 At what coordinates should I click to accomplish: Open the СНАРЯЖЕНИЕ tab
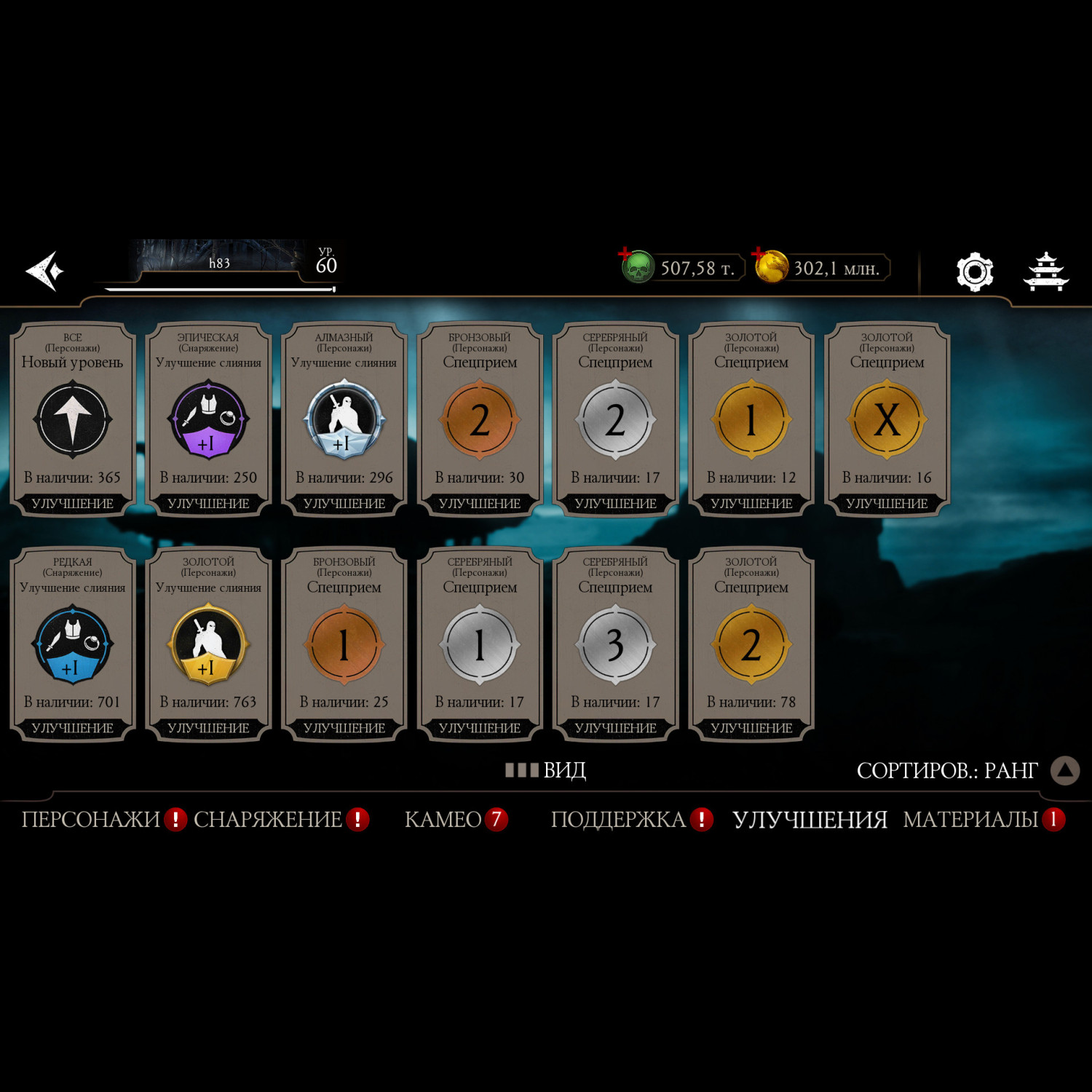tap(268, 820)
